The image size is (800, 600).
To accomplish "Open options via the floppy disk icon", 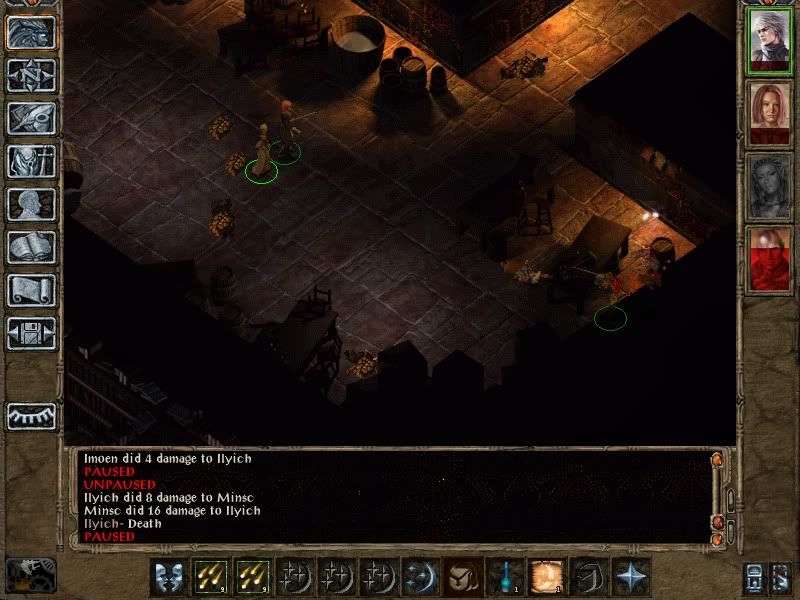I will 31,333.
